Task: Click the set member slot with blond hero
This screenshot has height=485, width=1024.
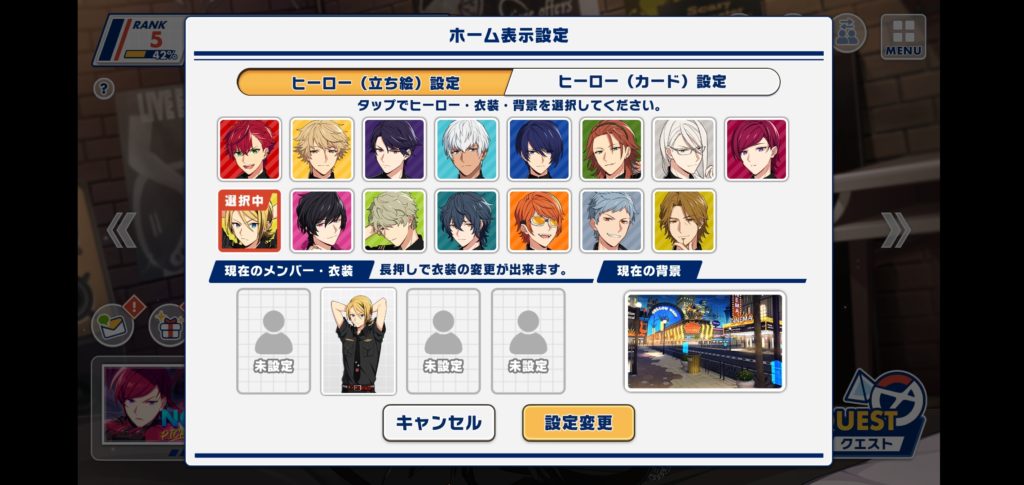Action: pos(358,341)
